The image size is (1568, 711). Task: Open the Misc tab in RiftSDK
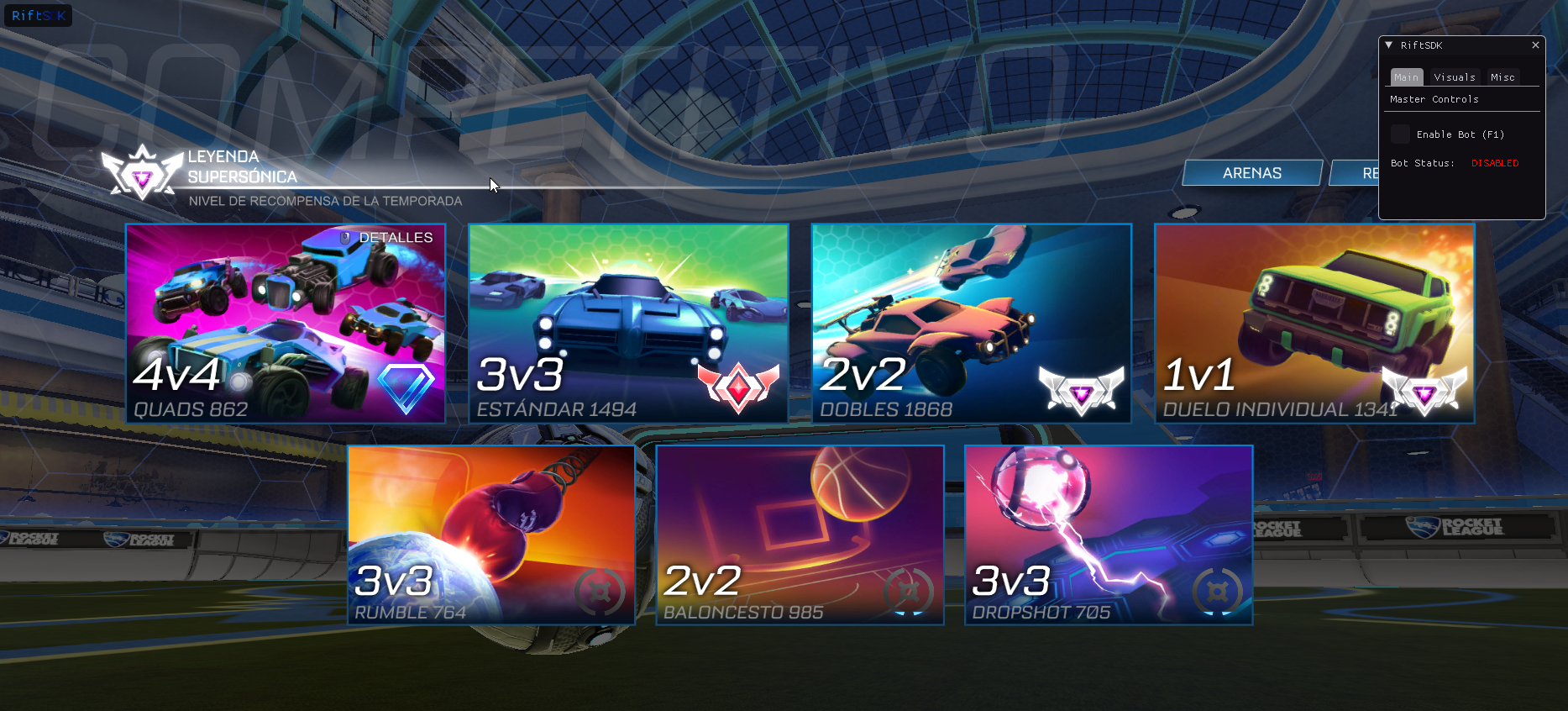coord(1502,77)
